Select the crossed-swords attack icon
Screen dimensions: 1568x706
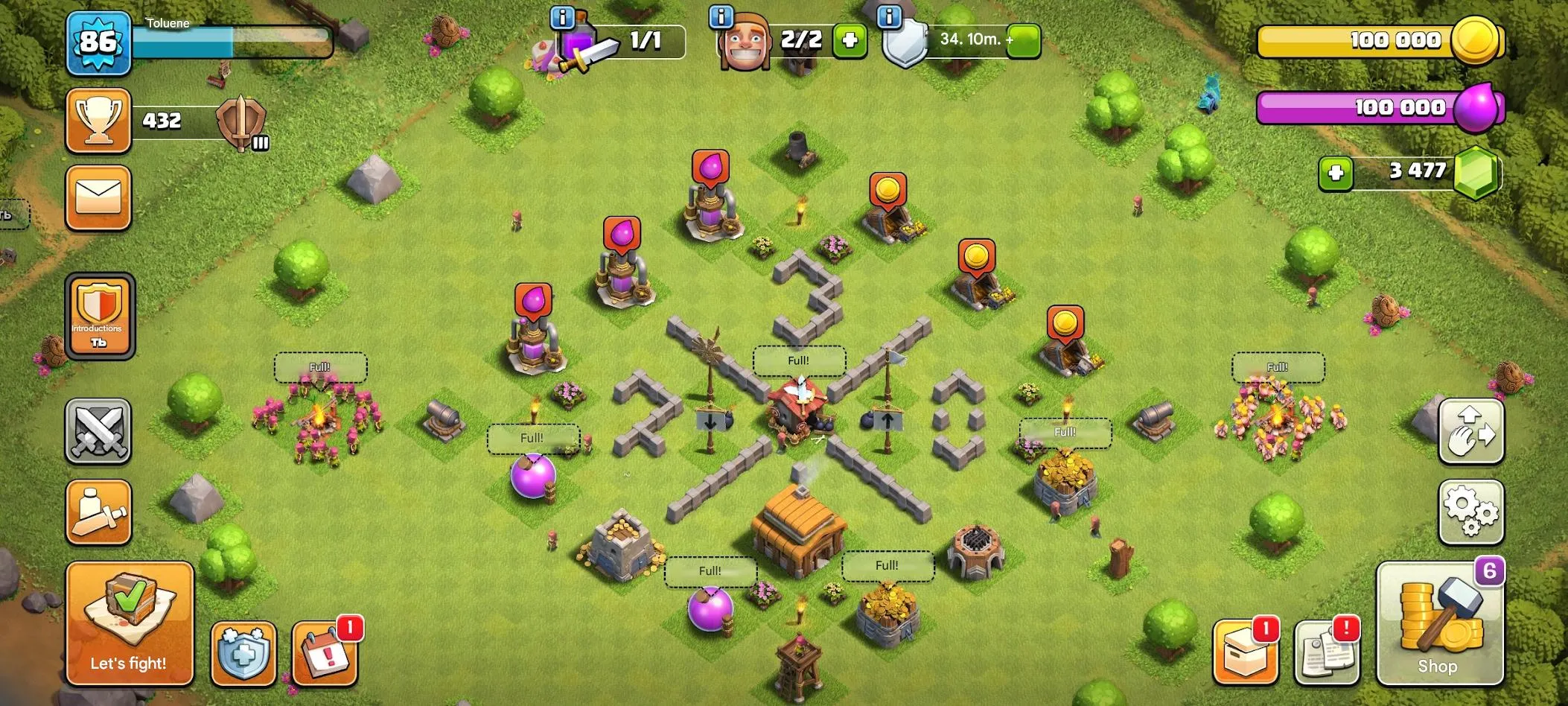click(x=99, y=432)
